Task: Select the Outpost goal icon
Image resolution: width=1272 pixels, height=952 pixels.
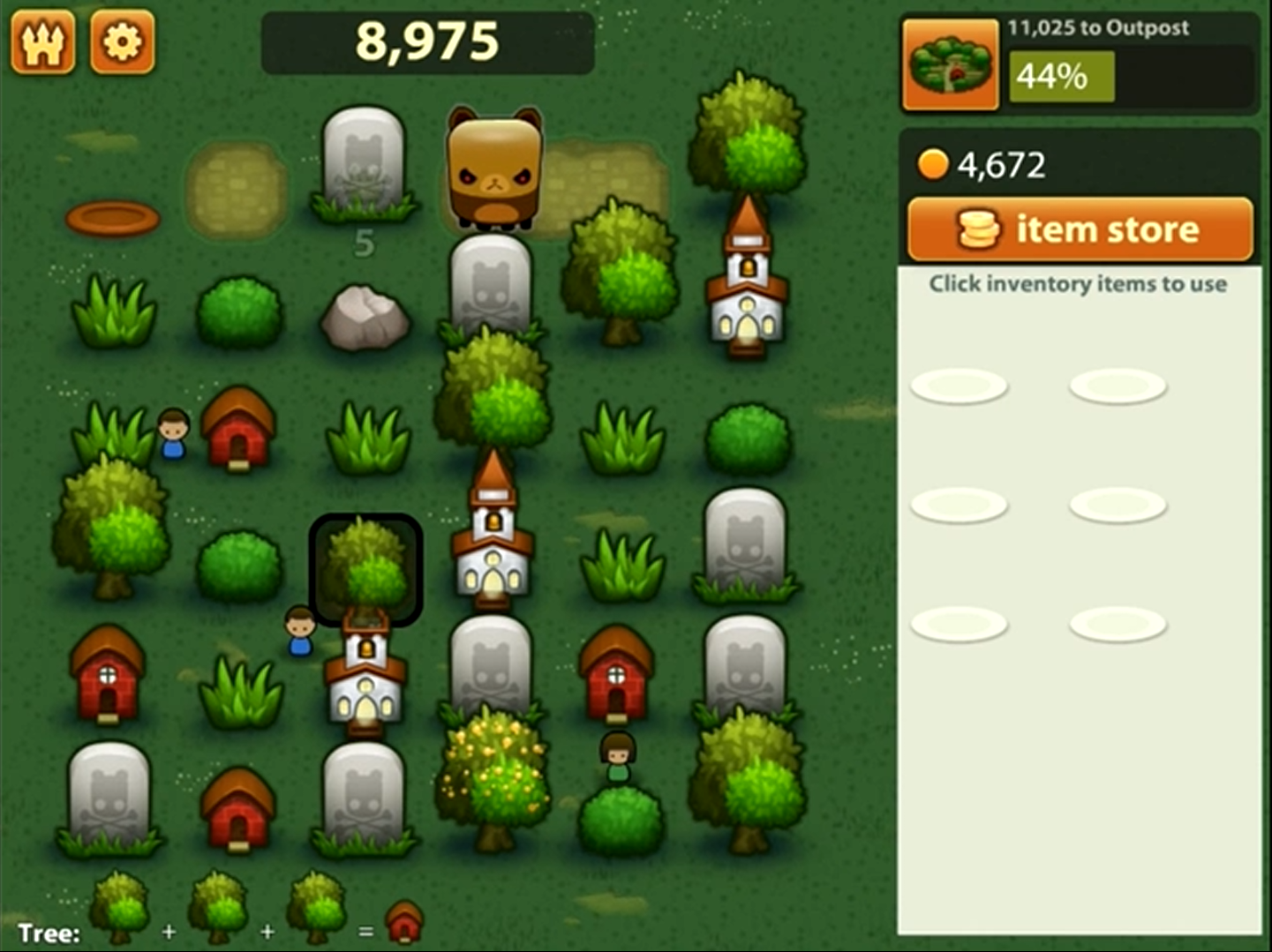Action: (950, 66)
